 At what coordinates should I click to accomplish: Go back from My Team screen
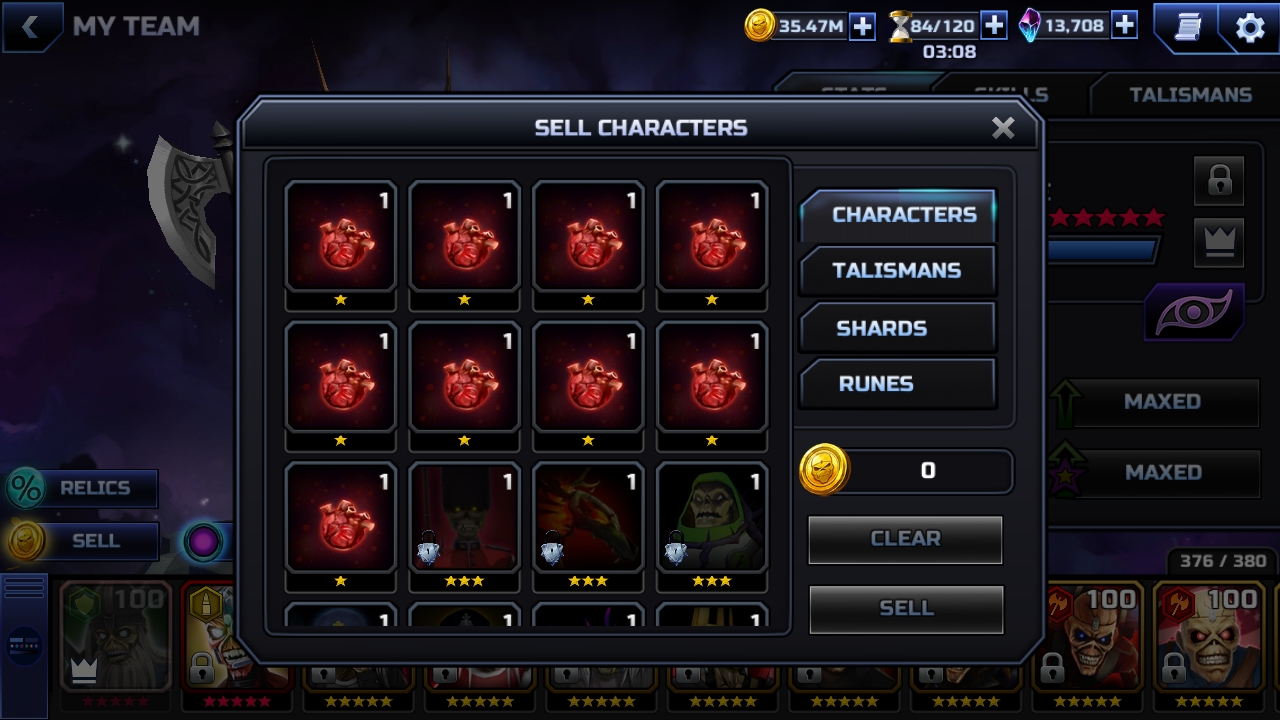(x=30, y=27)
